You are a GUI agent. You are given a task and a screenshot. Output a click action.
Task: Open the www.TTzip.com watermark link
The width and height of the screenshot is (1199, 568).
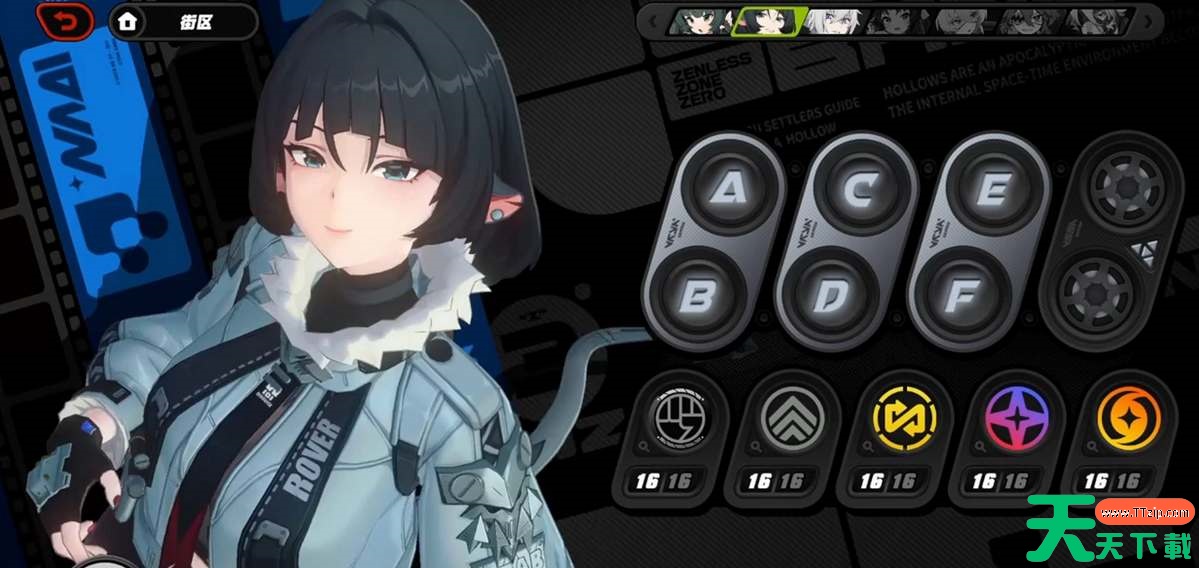point(1143,513)
